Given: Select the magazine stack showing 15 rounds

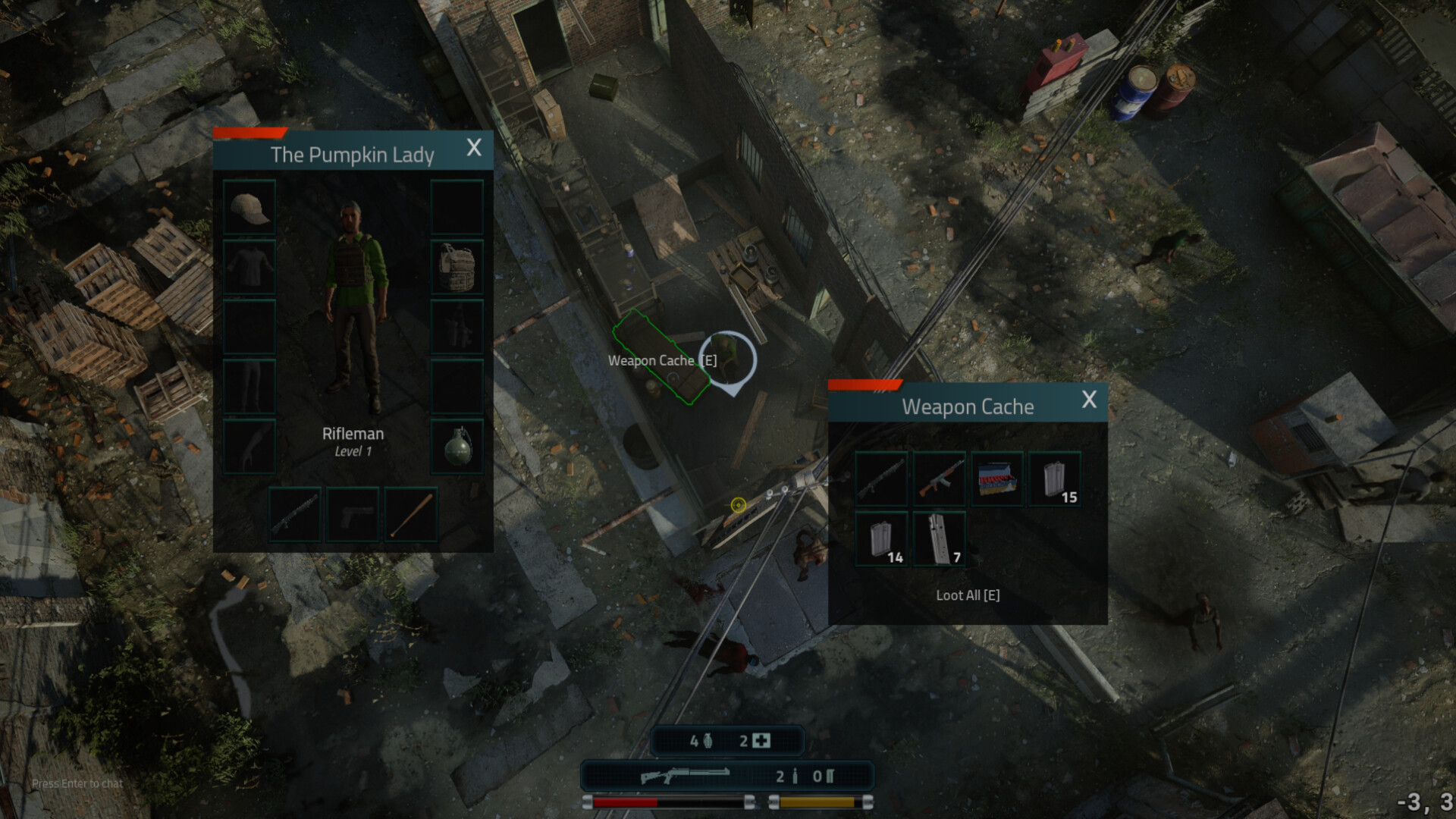Looking at the screenshot, I should click(x=1056, y=479).
